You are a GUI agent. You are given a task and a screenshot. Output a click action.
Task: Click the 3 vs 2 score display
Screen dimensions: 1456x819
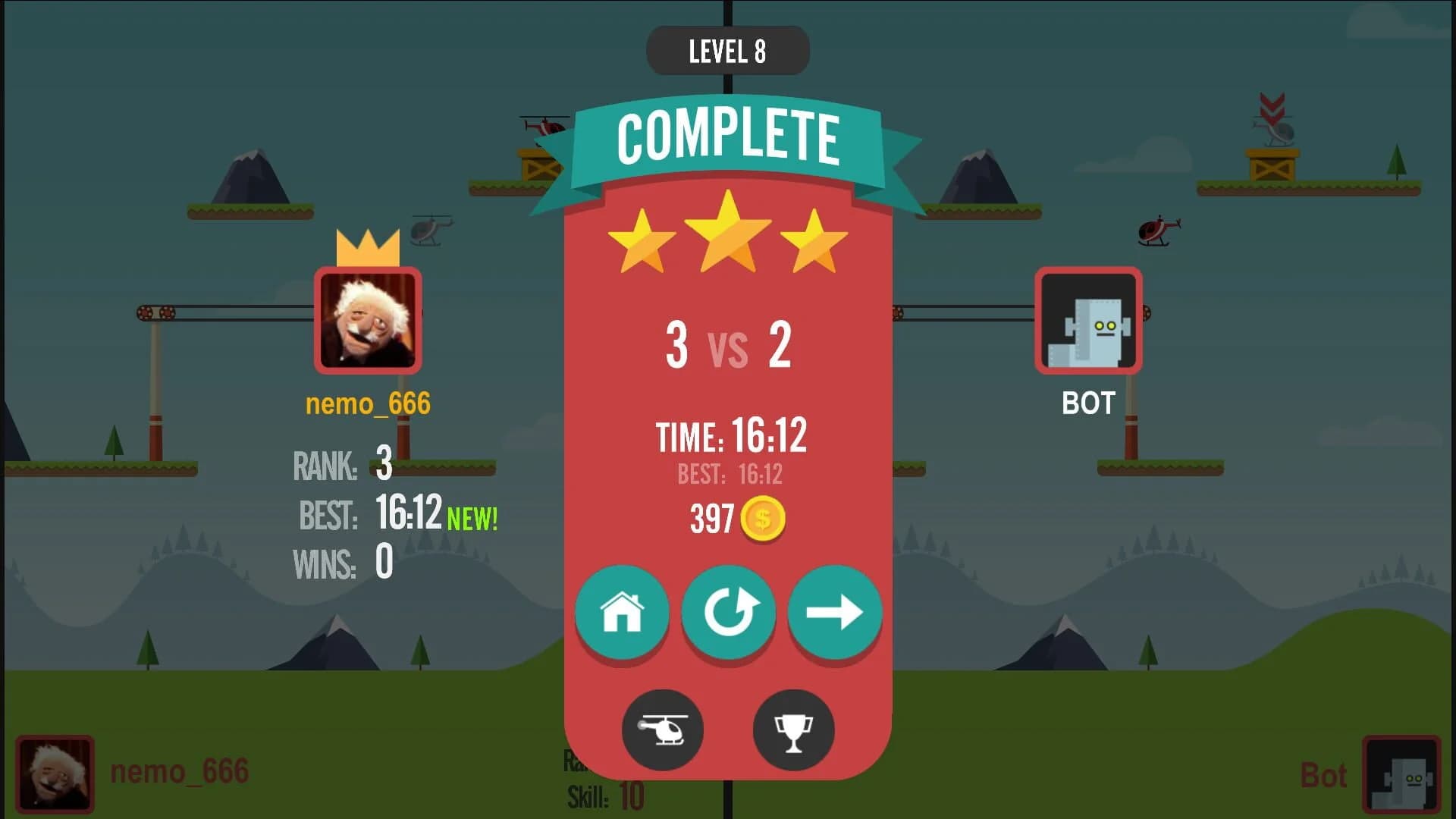(728, 347)
